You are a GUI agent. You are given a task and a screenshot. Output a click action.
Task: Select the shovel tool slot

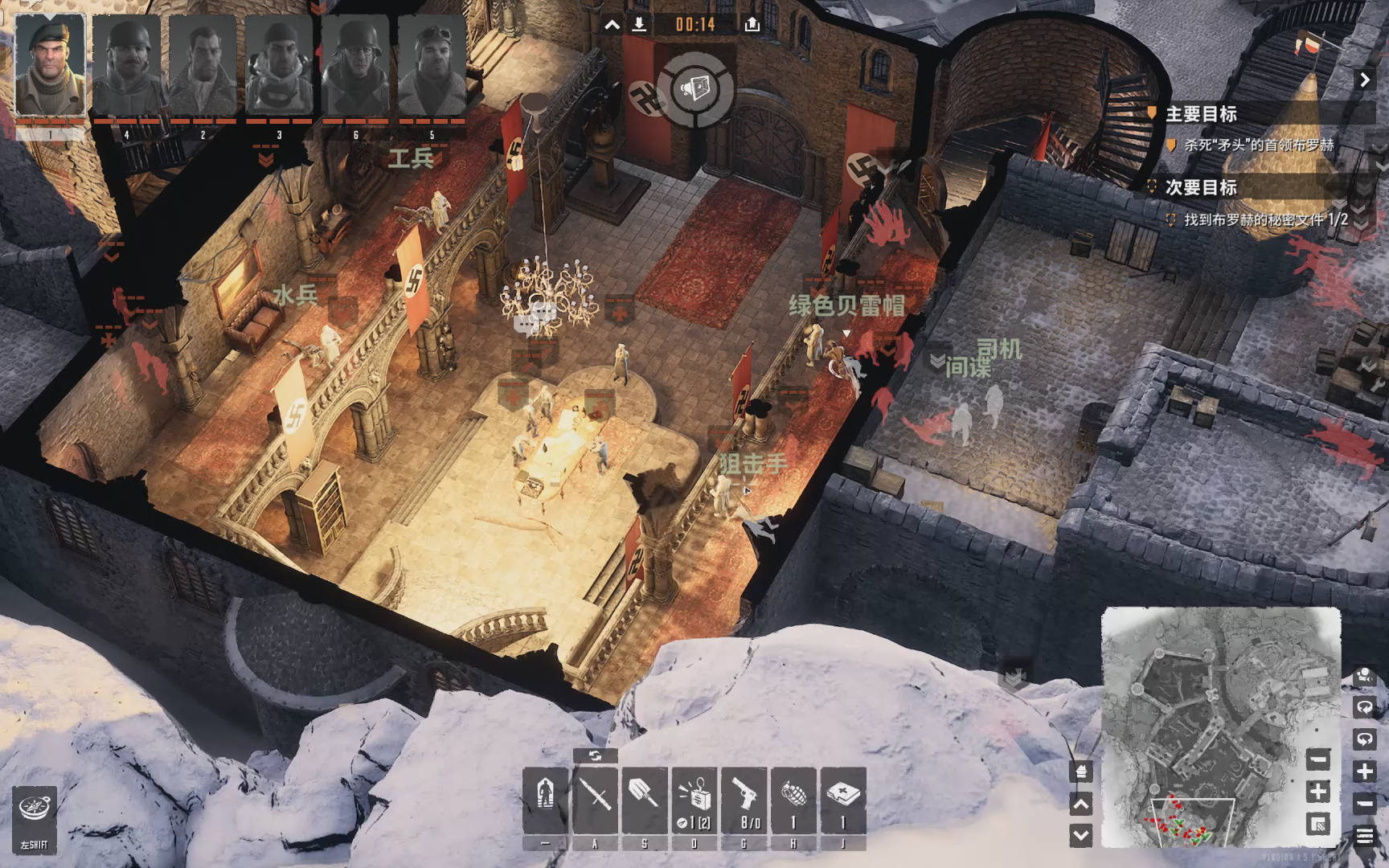coord(644,800)
